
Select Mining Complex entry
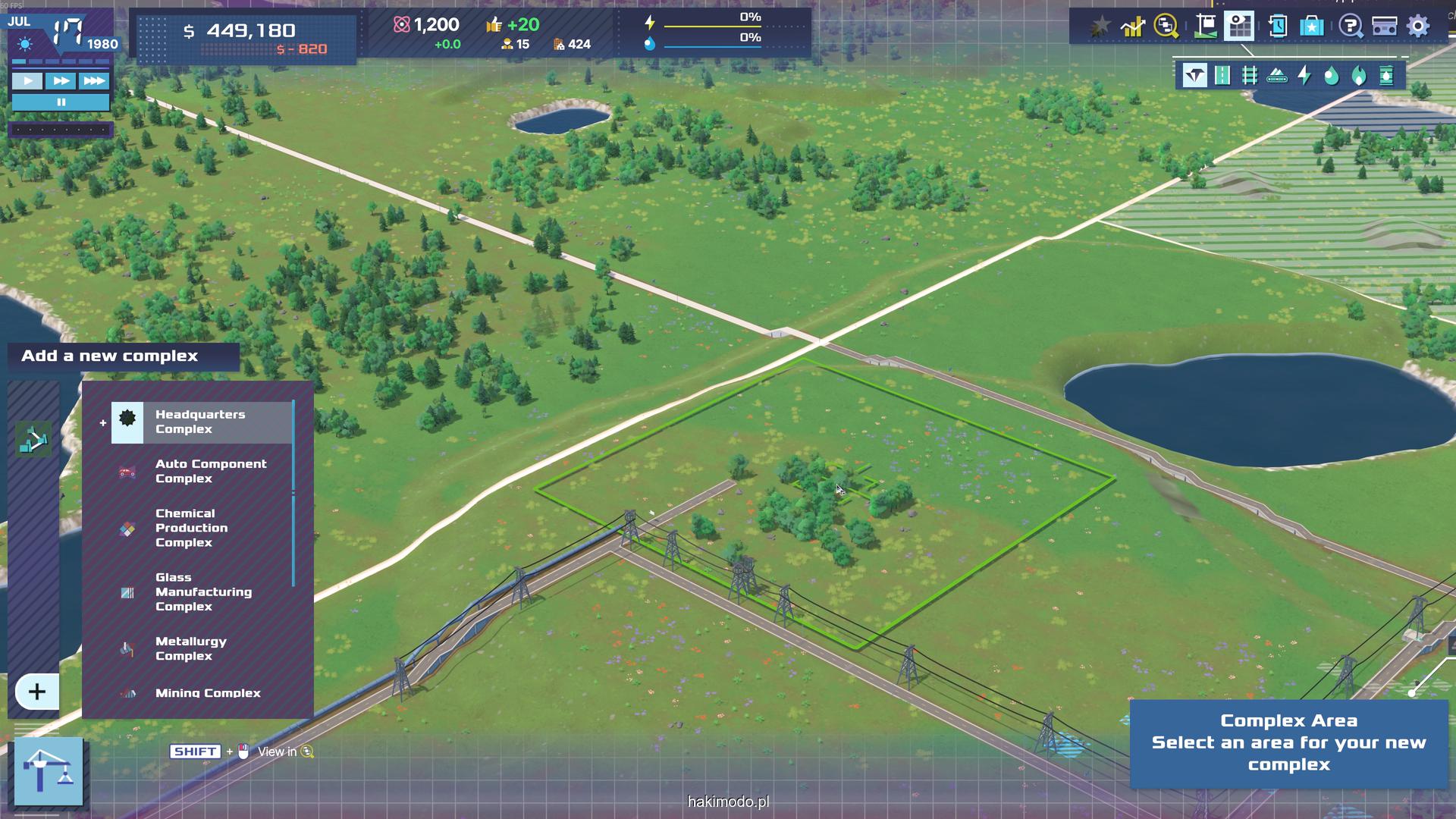(x=207, y=692)
